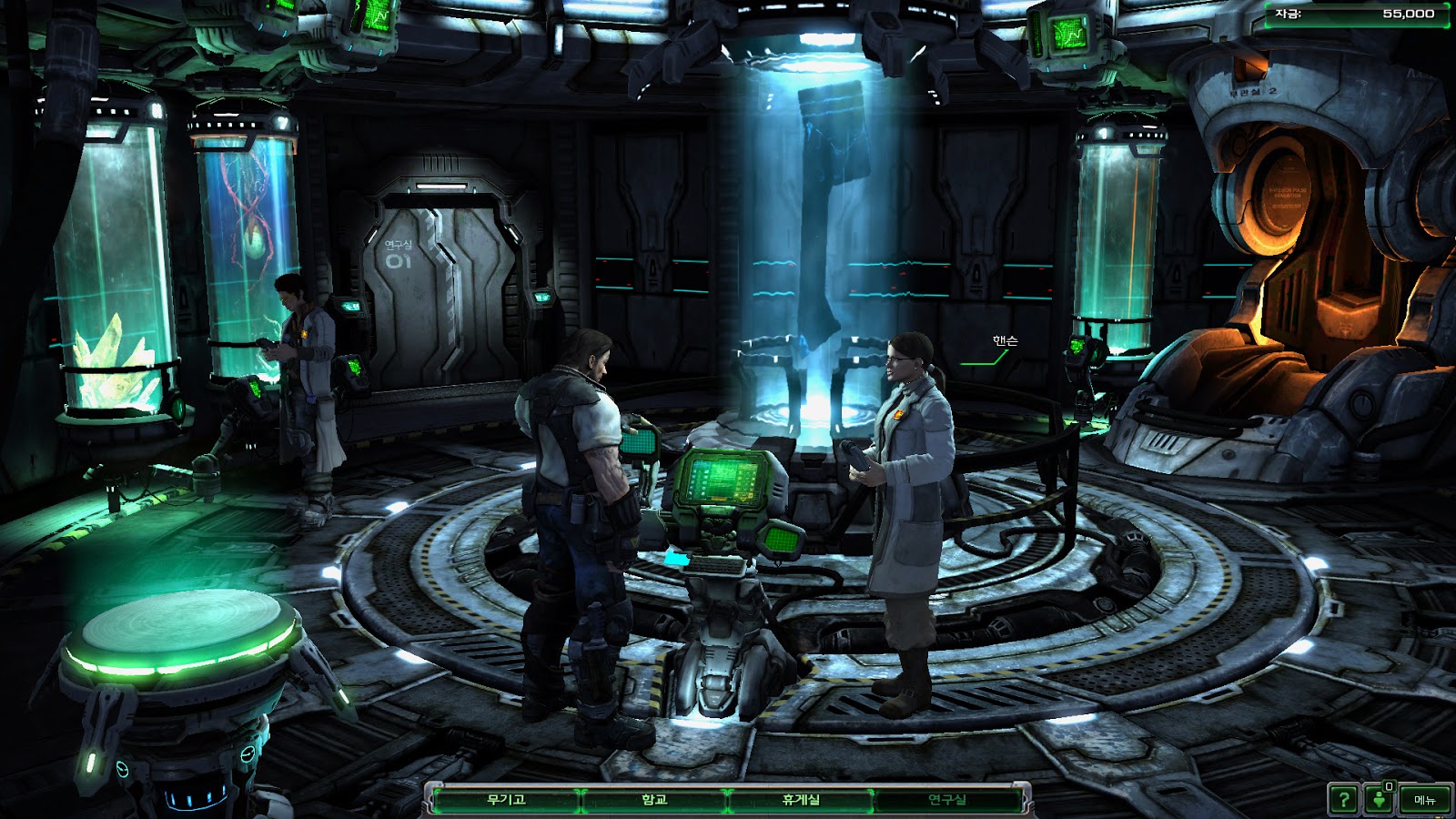This screenshot has height=819, width=1456.
Task: Open help with the question mark button
Action: 1343,800
